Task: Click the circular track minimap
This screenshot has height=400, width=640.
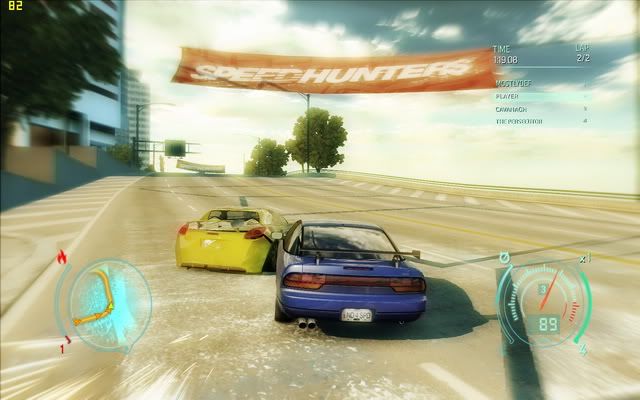Action: tap(103, 302)
